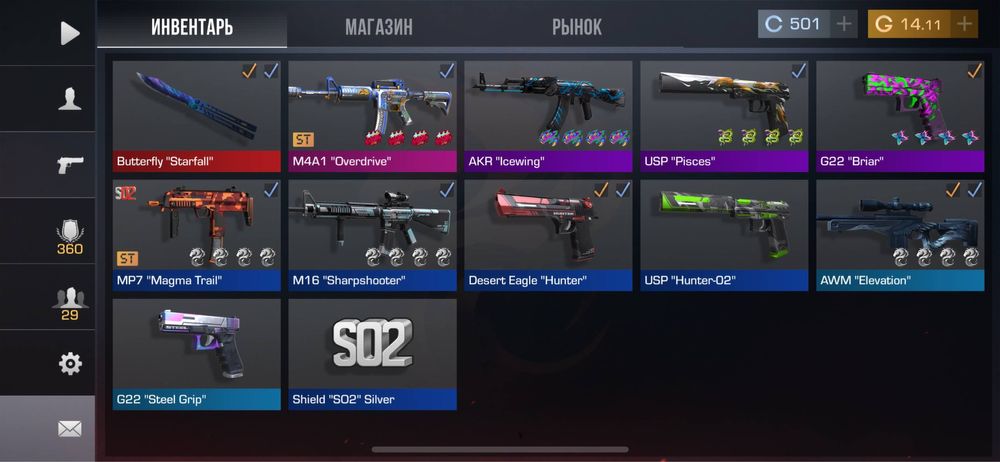Select the Butterfly "Starfall" knife

coord(196,116)
